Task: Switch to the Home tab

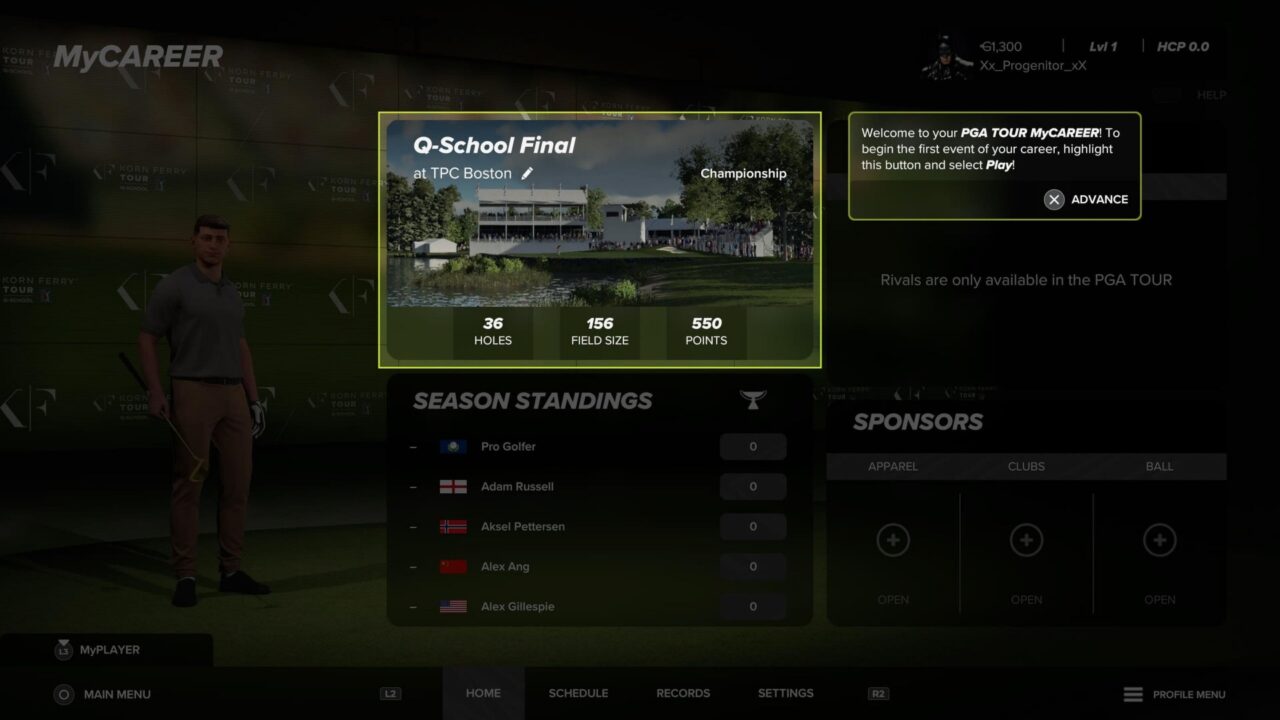Action: click(483, 693)
